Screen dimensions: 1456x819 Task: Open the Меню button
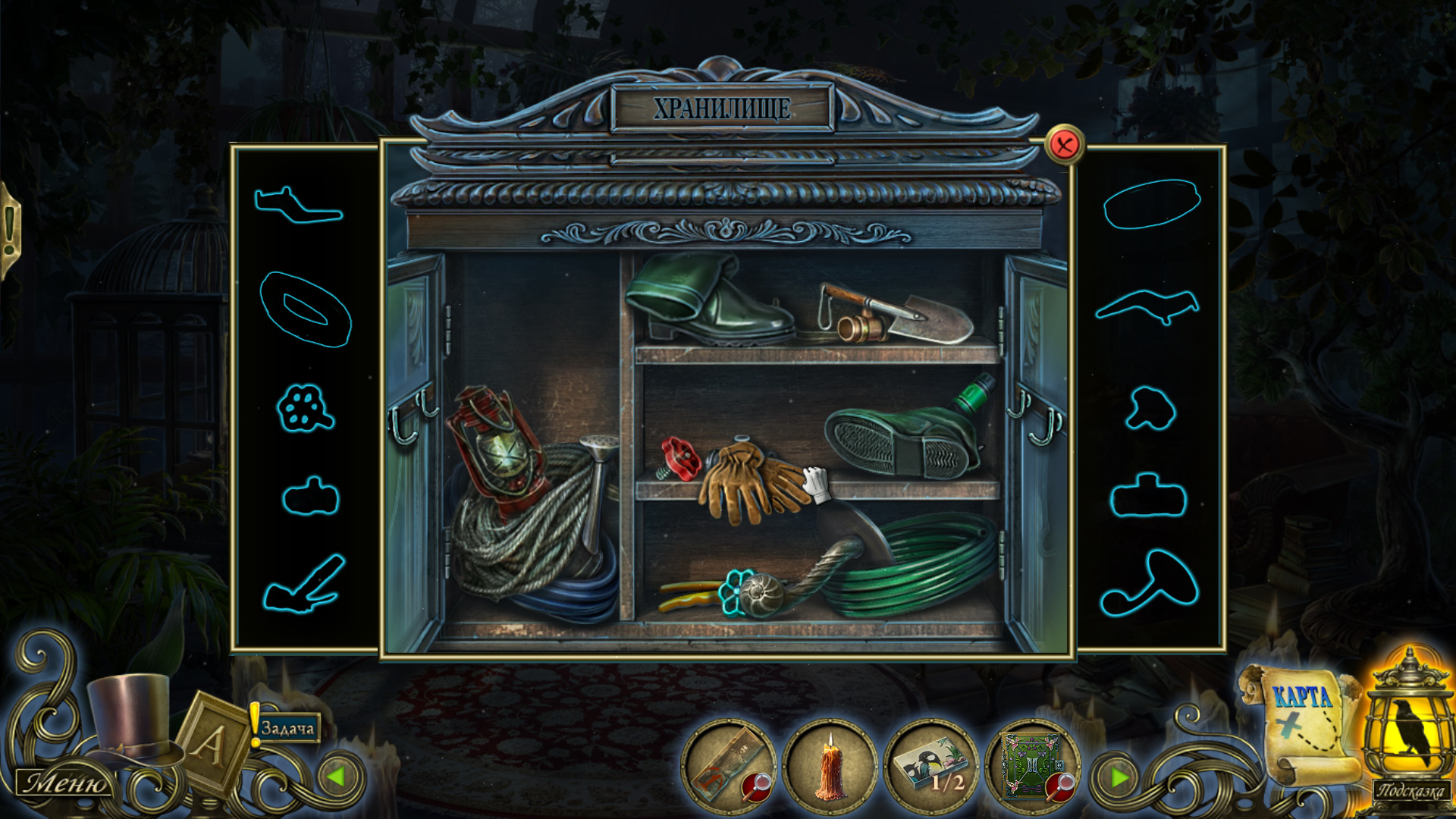click(65, 783)
